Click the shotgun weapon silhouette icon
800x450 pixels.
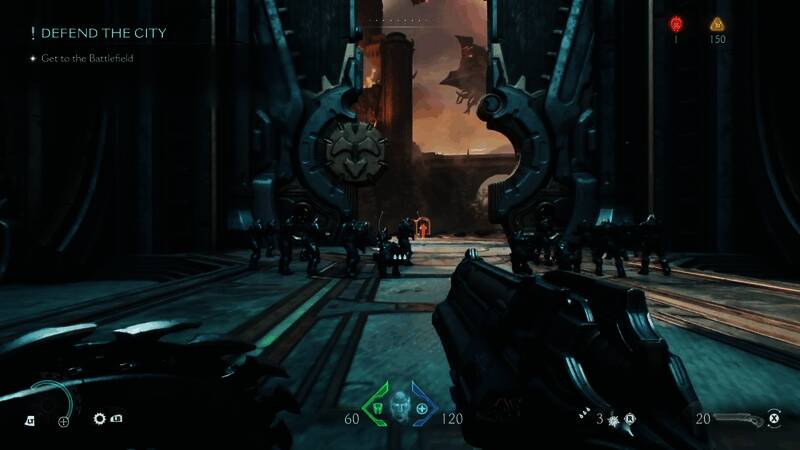click(x=740, y=418)
